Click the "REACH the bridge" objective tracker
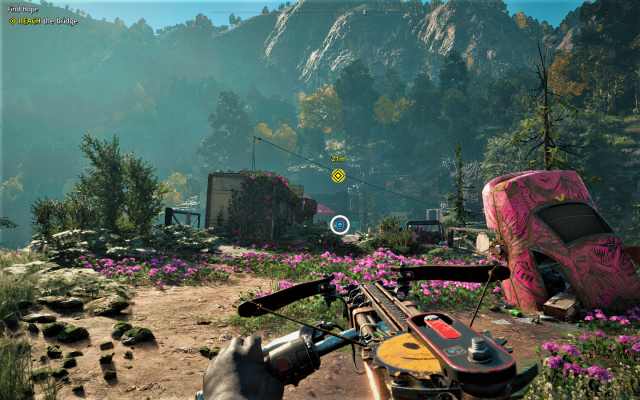The image size is (640, 400). click(43, 20)
